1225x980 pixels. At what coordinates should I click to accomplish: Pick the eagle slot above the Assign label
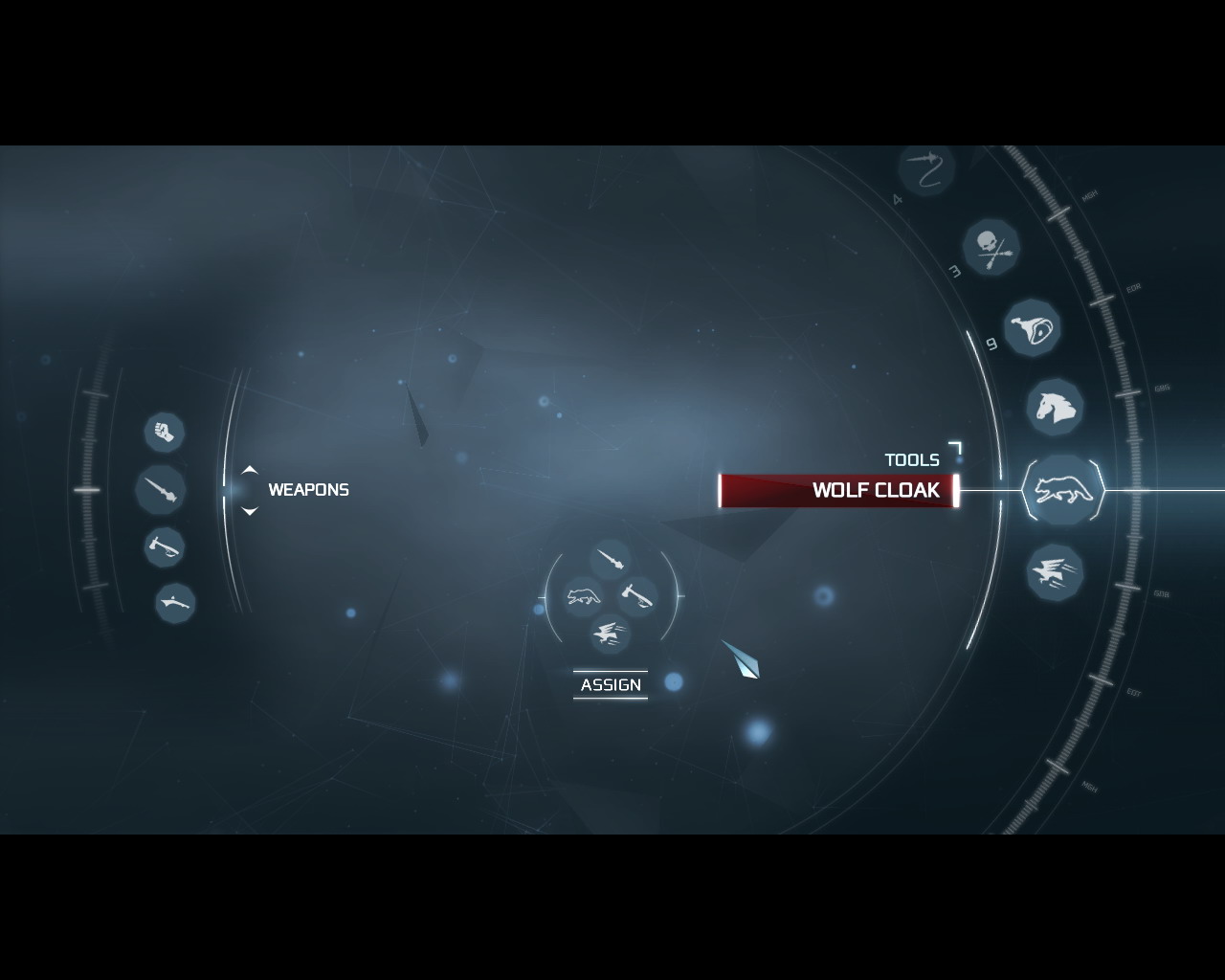[610, 633]
